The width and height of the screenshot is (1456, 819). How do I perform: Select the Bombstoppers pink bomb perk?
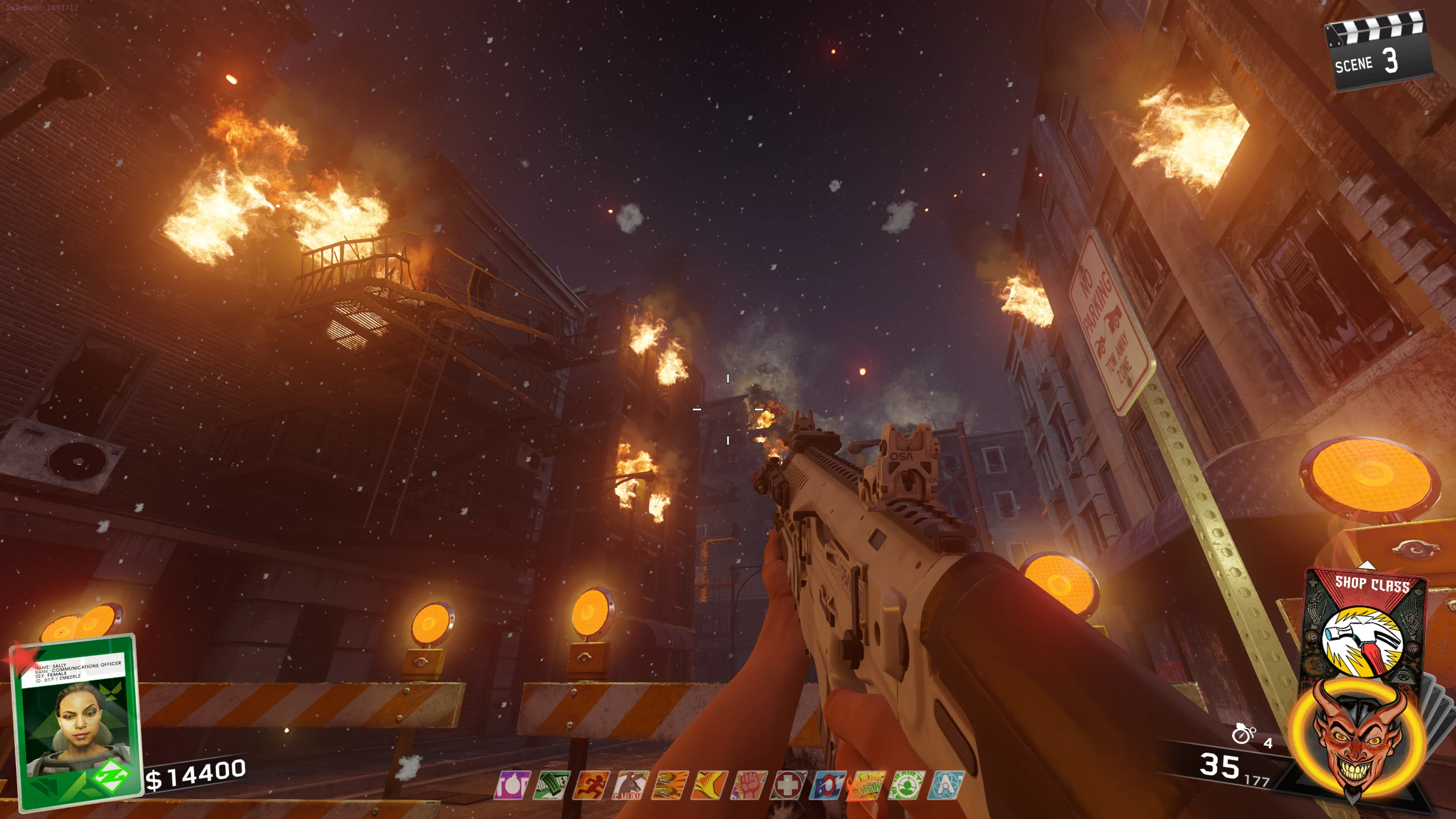click(511, 785)
